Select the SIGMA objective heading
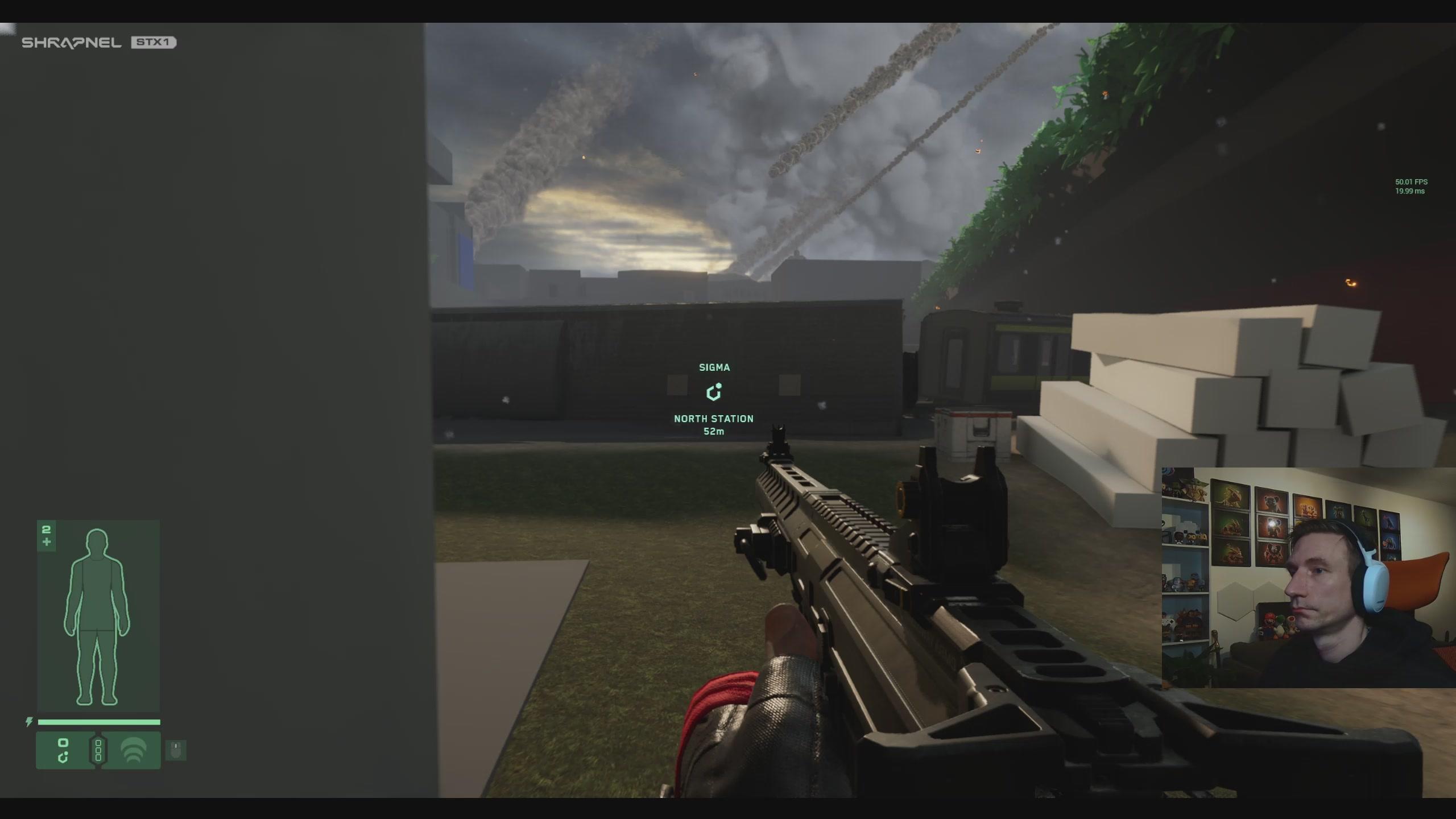 point(714,367)
